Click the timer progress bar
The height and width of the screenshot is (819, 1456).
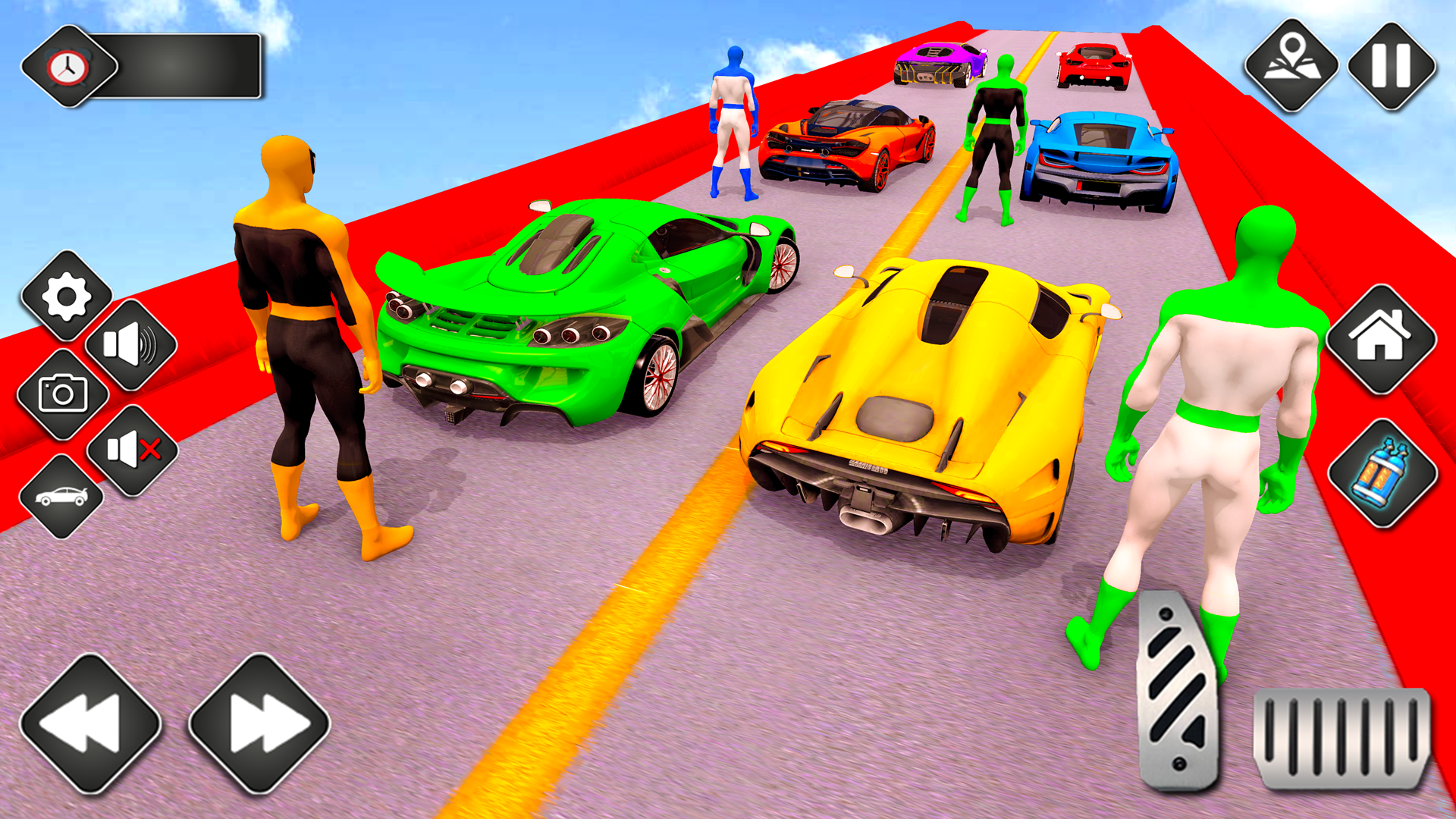[190, 68]
